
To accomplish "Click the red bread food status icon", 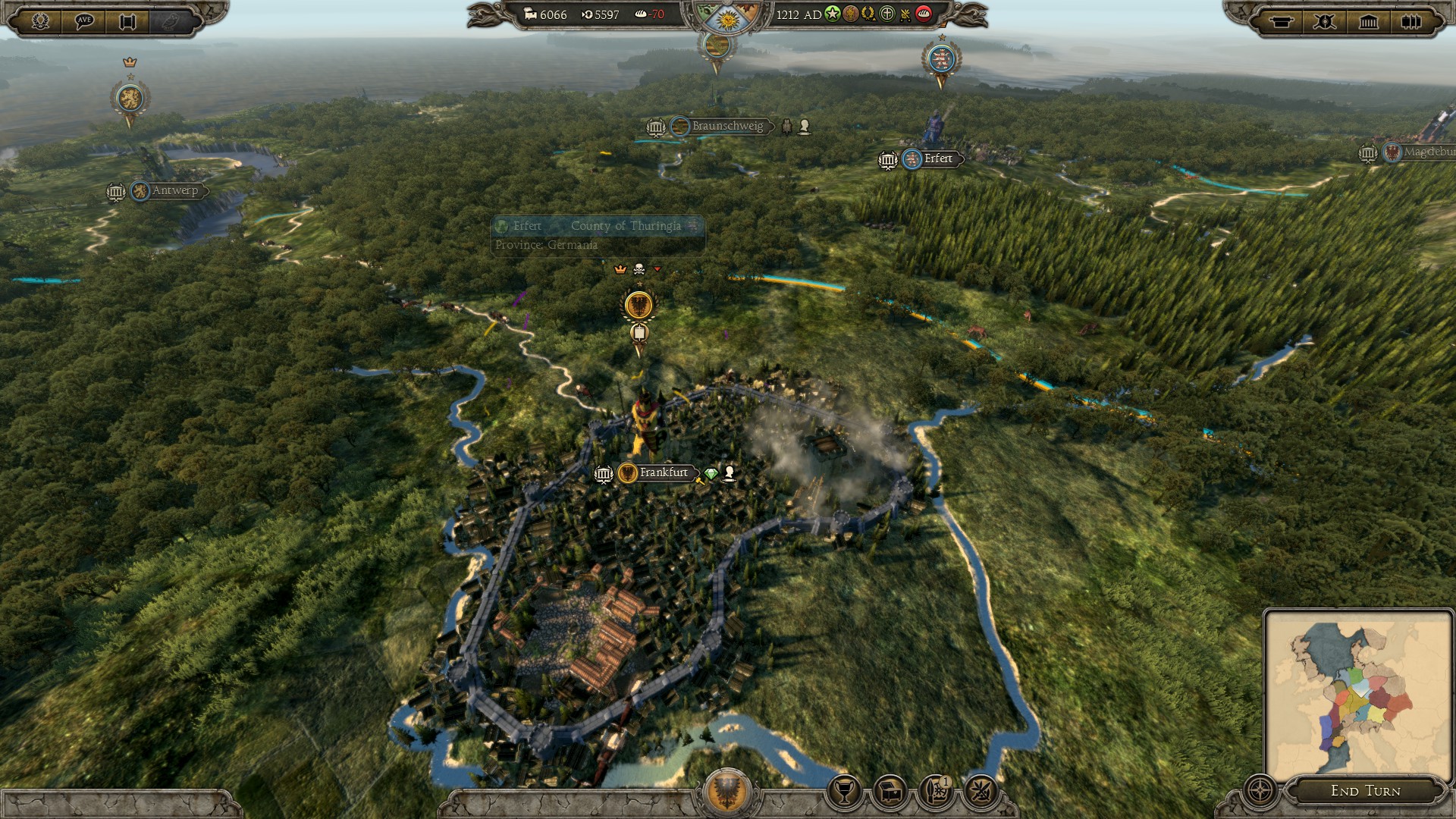I will 924,14.
